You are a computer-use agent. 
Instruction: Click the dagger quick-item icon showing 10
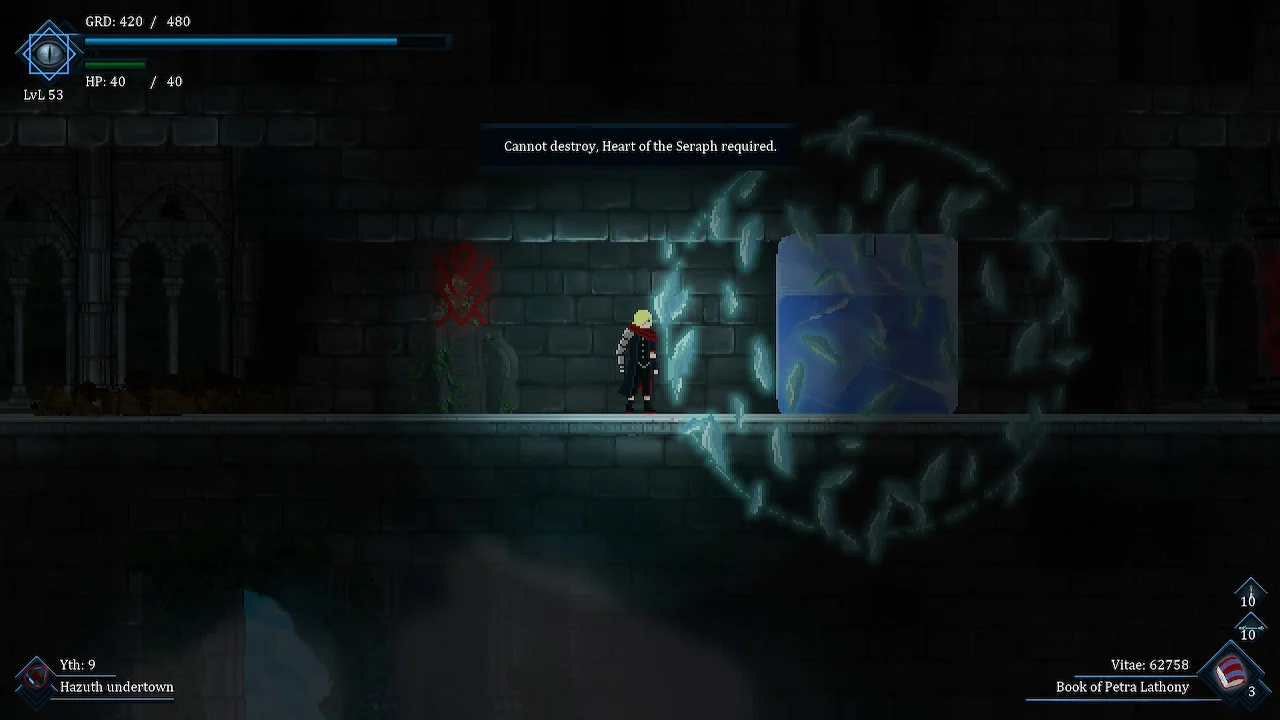[x=1250, y=594]
